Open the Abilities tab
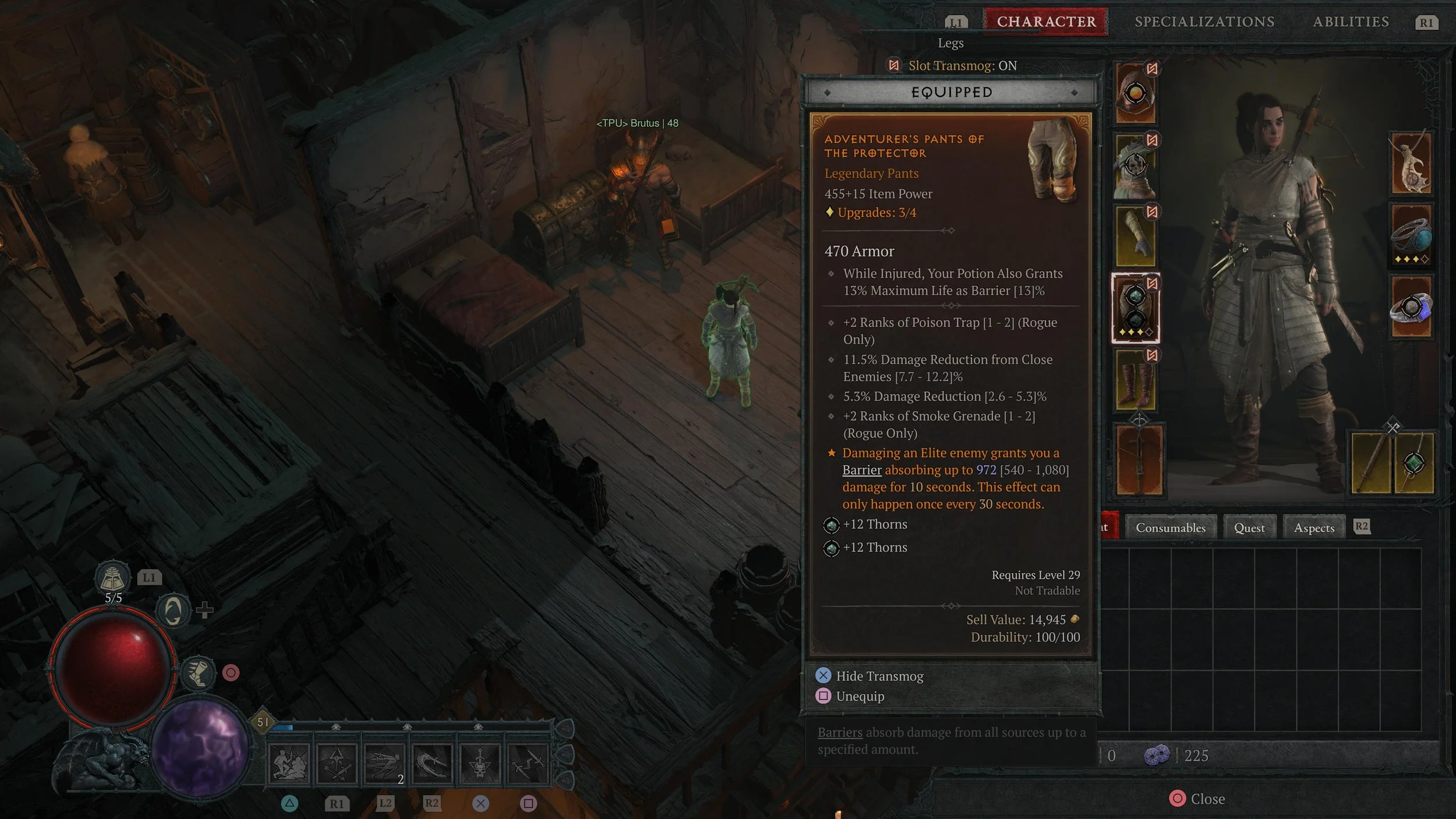Viewport: 1456px width, 819px height. [1351, 22]
